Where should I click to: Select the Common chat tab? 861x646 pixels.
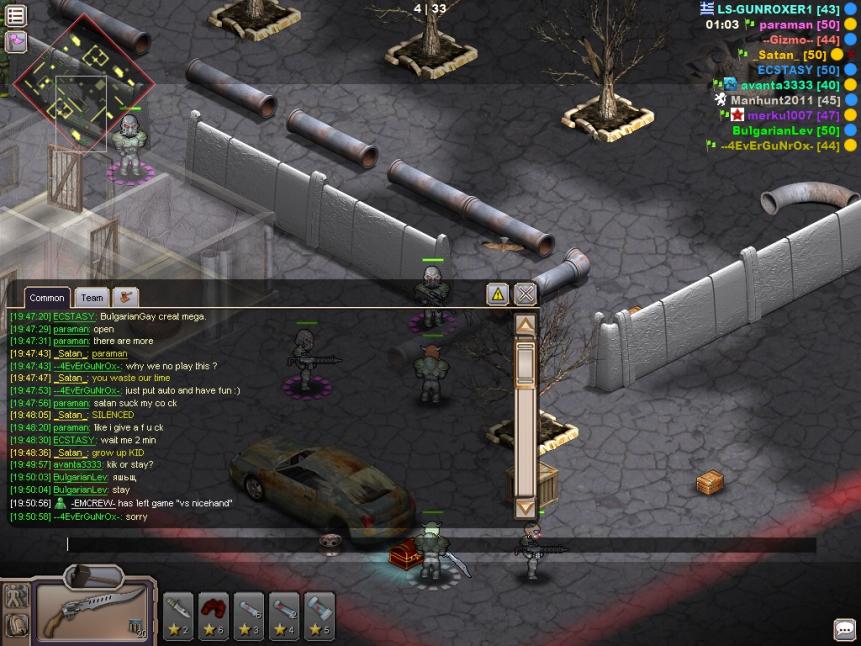click(x=46, y=297)
